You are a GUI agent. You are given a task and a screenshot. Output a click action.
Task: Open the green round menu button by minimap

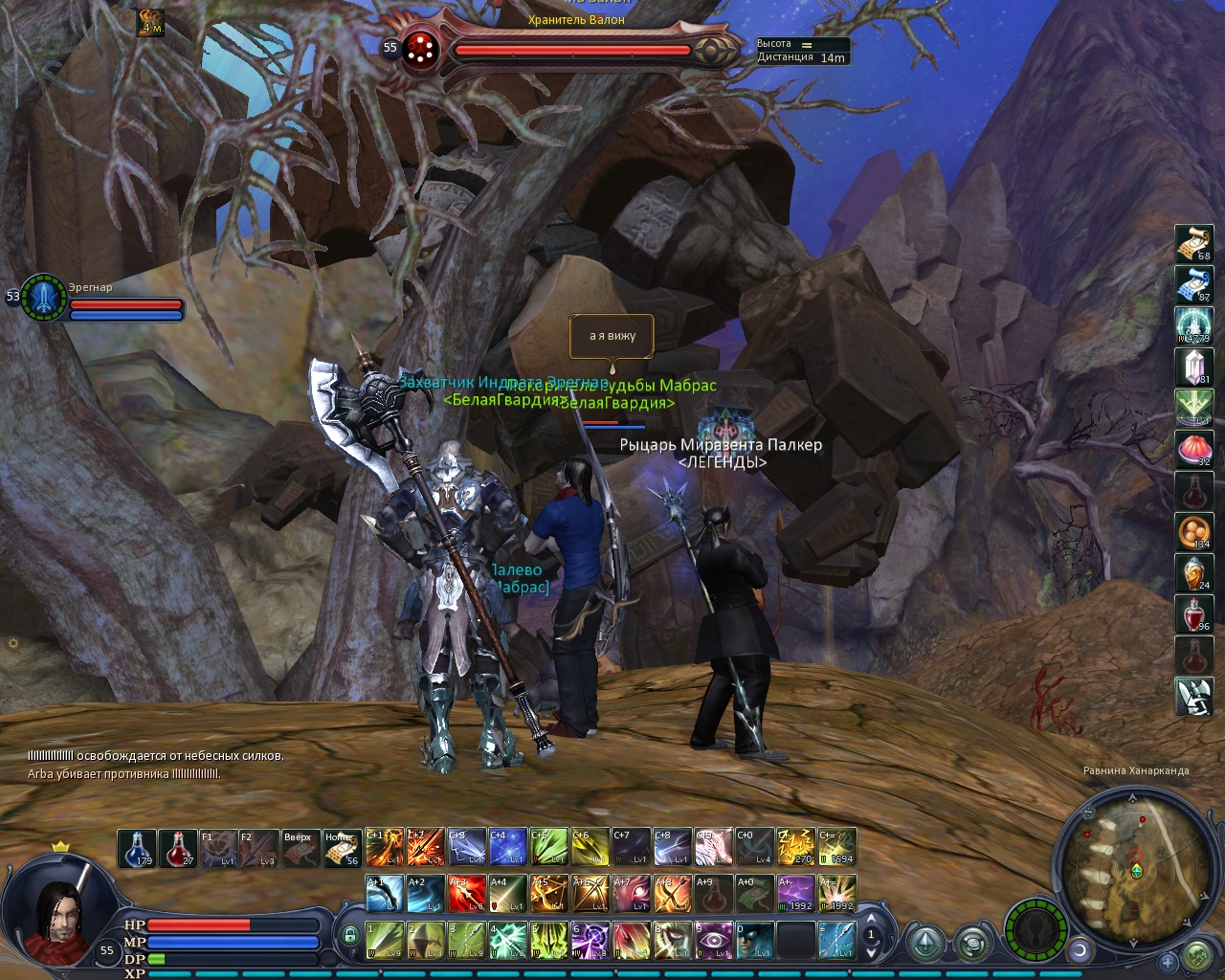click(1197, 956)
